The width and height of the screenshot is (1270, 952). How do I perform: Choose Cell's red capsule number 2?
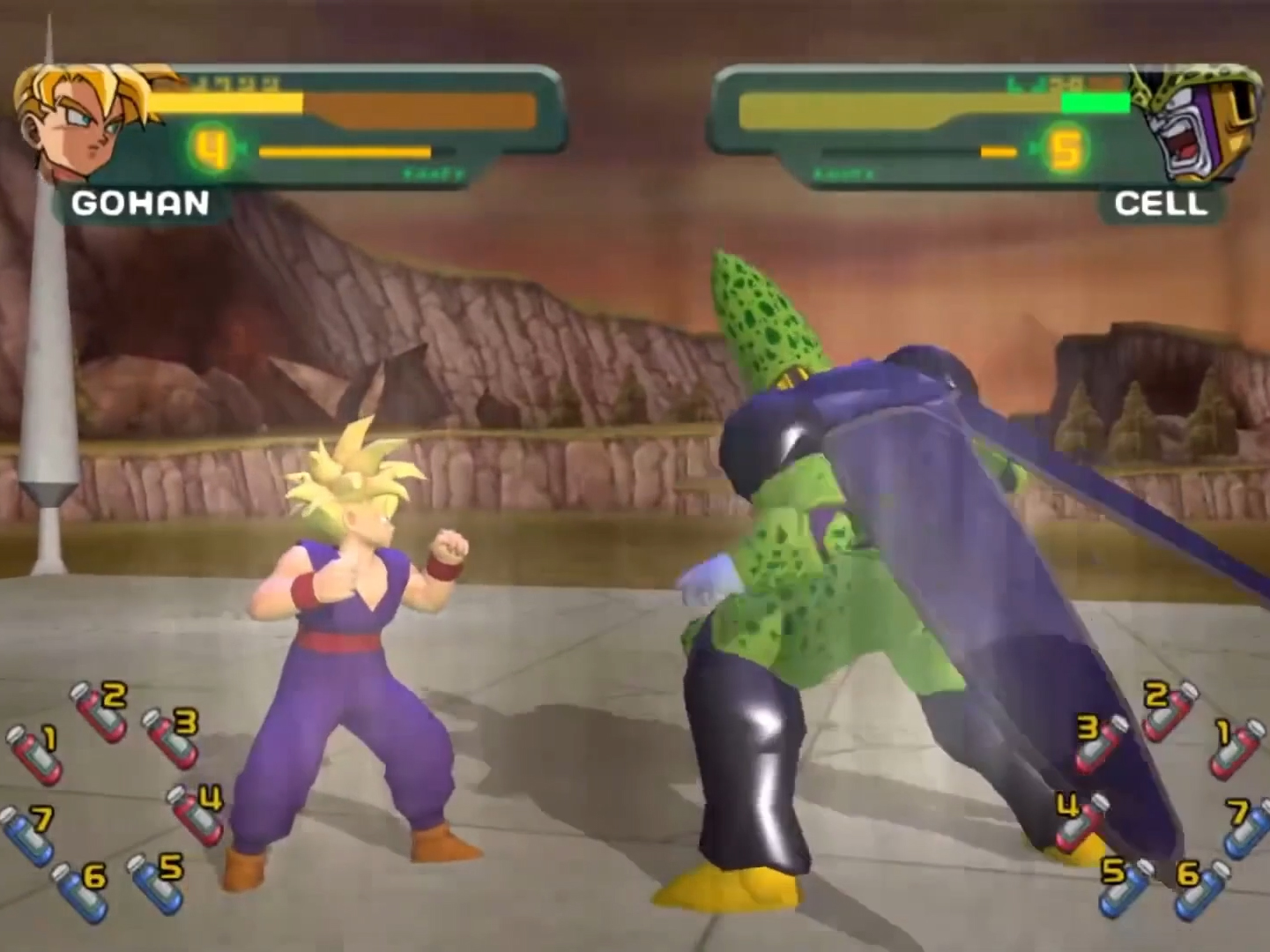pos(1170,711)
